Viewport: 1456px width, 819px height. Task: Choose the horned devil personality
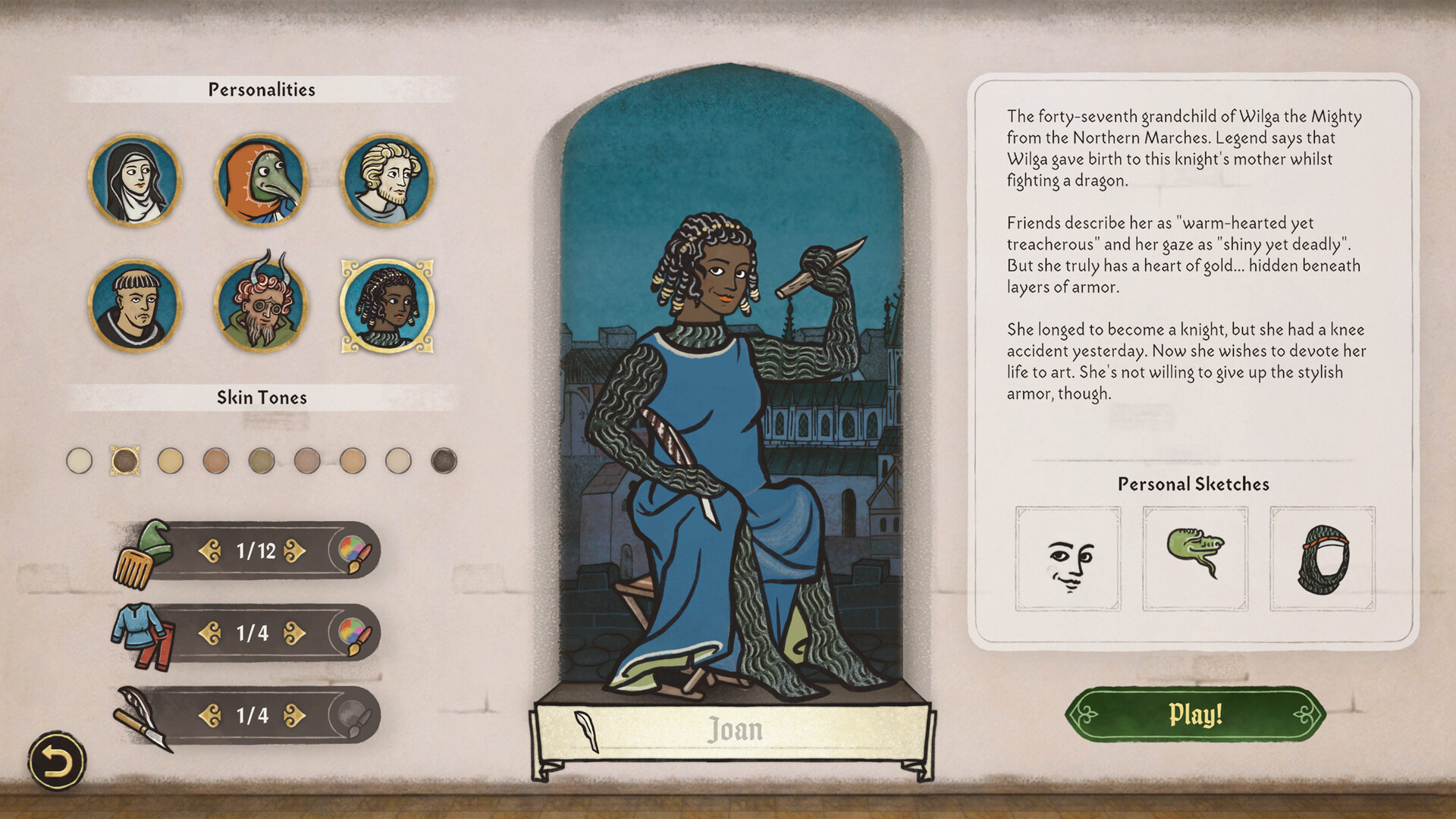263,303
